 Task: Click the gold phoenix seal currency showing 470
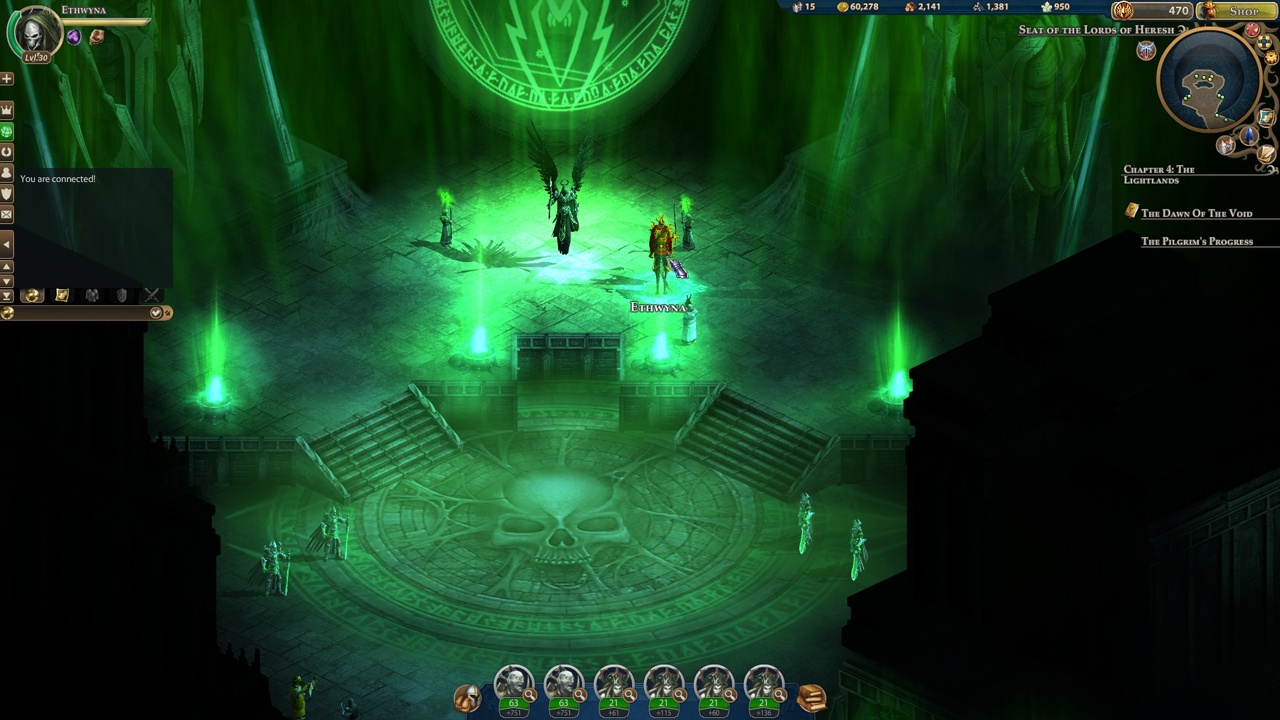click(x=1152, y=11)
